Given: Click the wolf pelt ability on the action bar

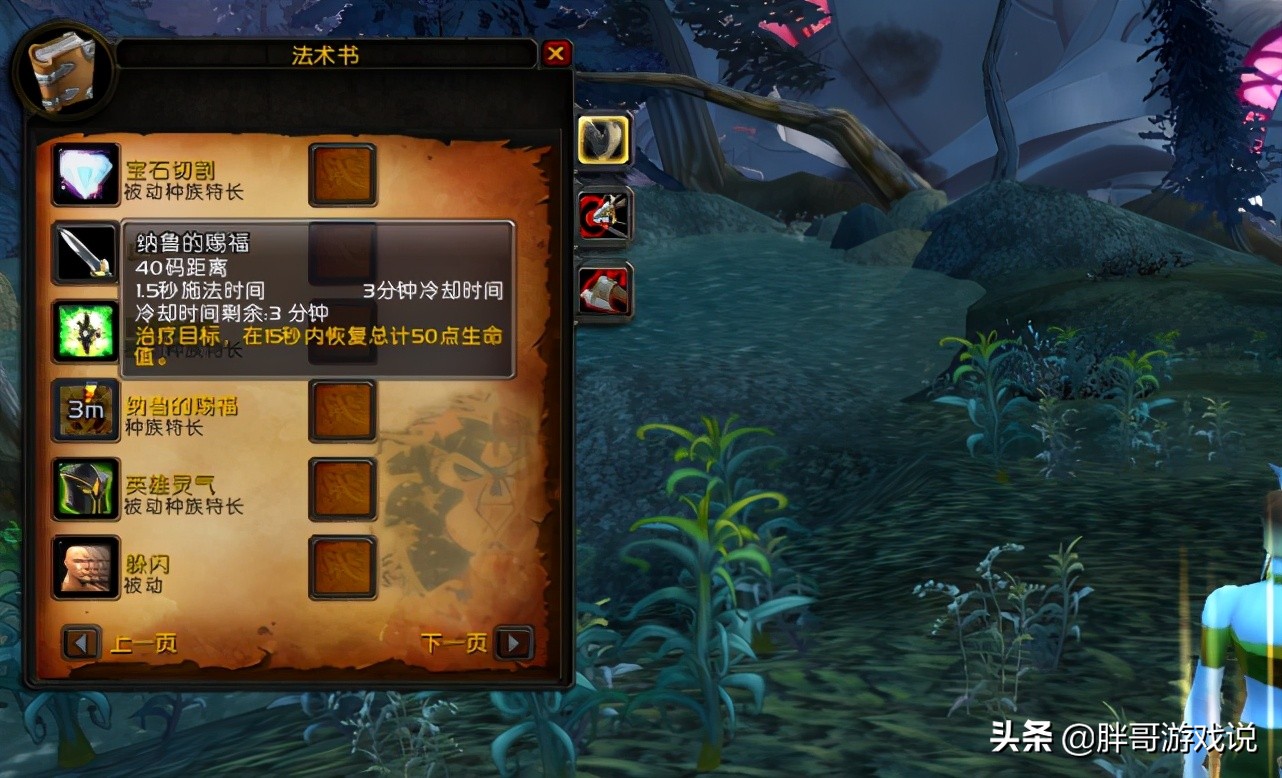Looking at the screenshot, I should click(604, 140).
